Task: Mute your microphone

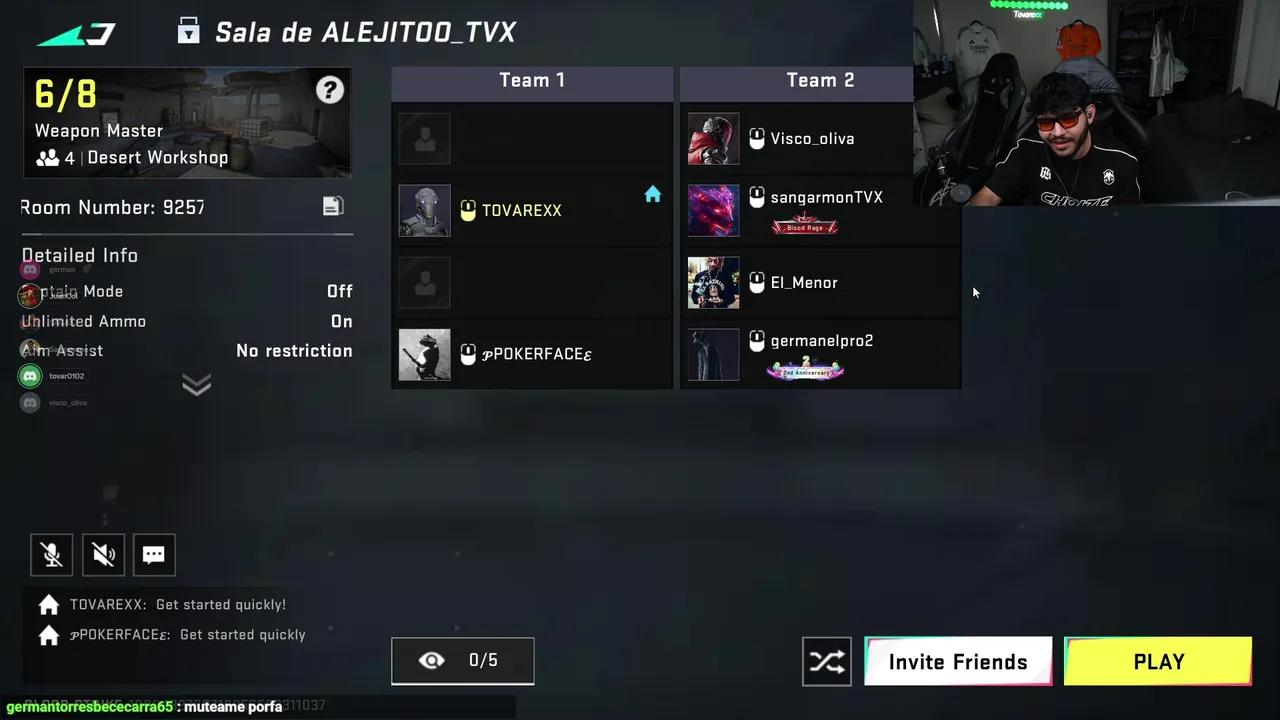Action: tap(51, 555)
